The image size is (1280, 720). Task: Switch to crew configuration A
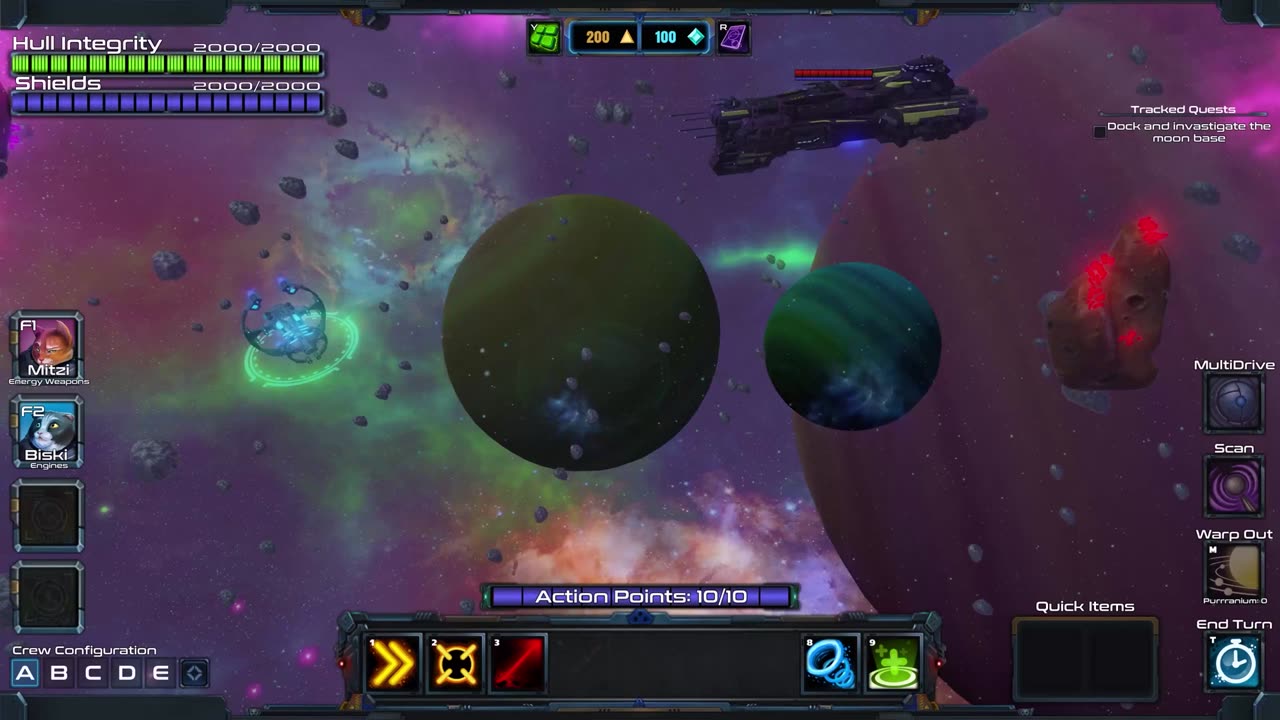tap(25, 673)
